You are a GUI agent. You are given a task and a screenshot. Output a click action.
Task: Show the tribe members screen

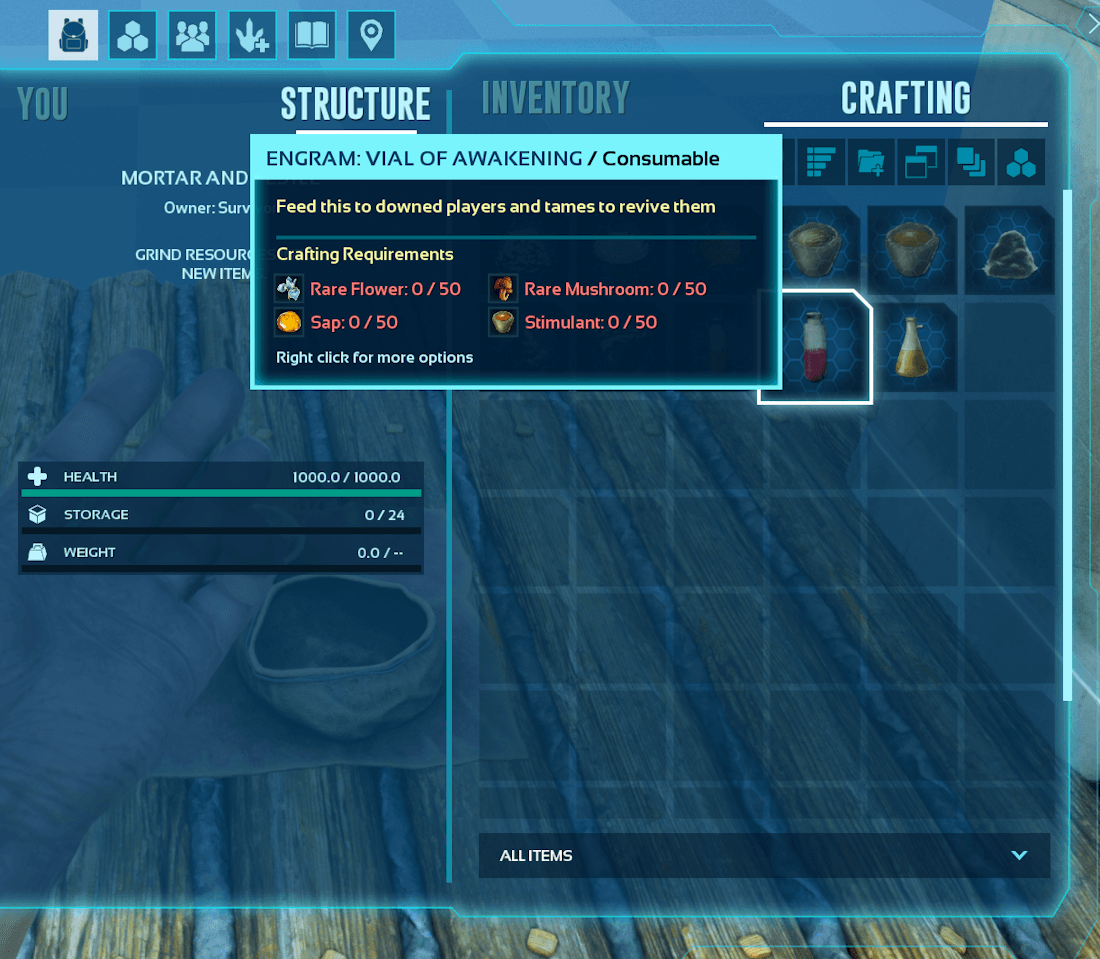tap(192, 36)
